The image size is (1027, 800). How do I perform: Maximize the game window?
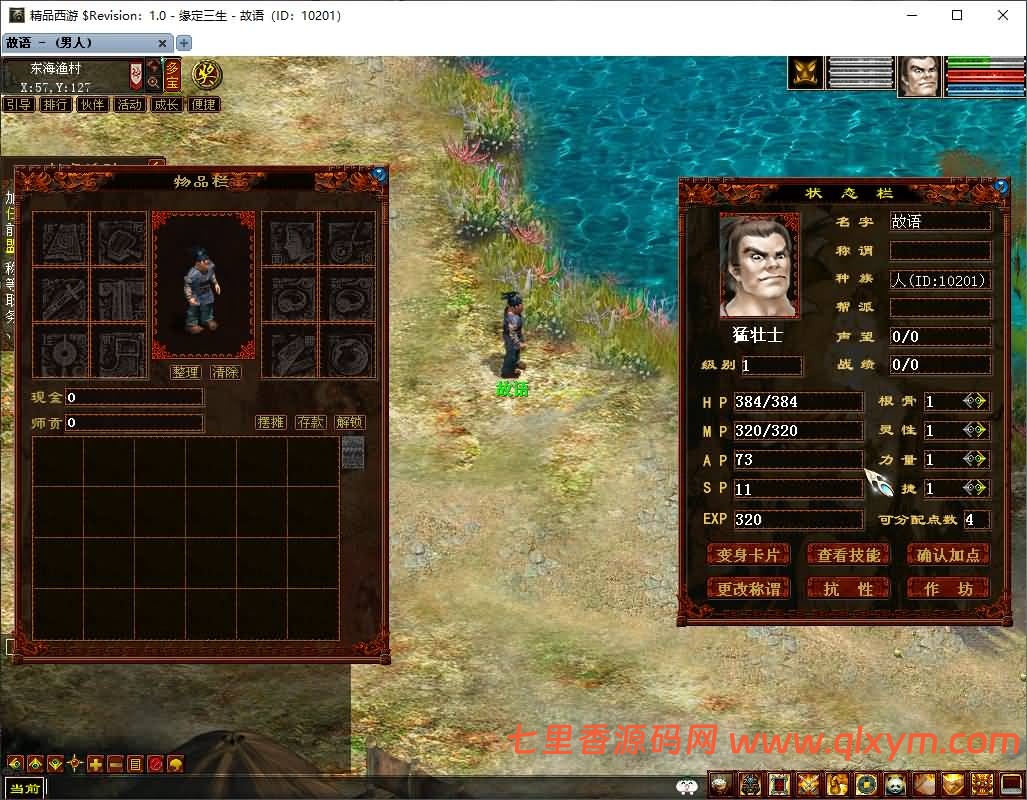(957, 15)
